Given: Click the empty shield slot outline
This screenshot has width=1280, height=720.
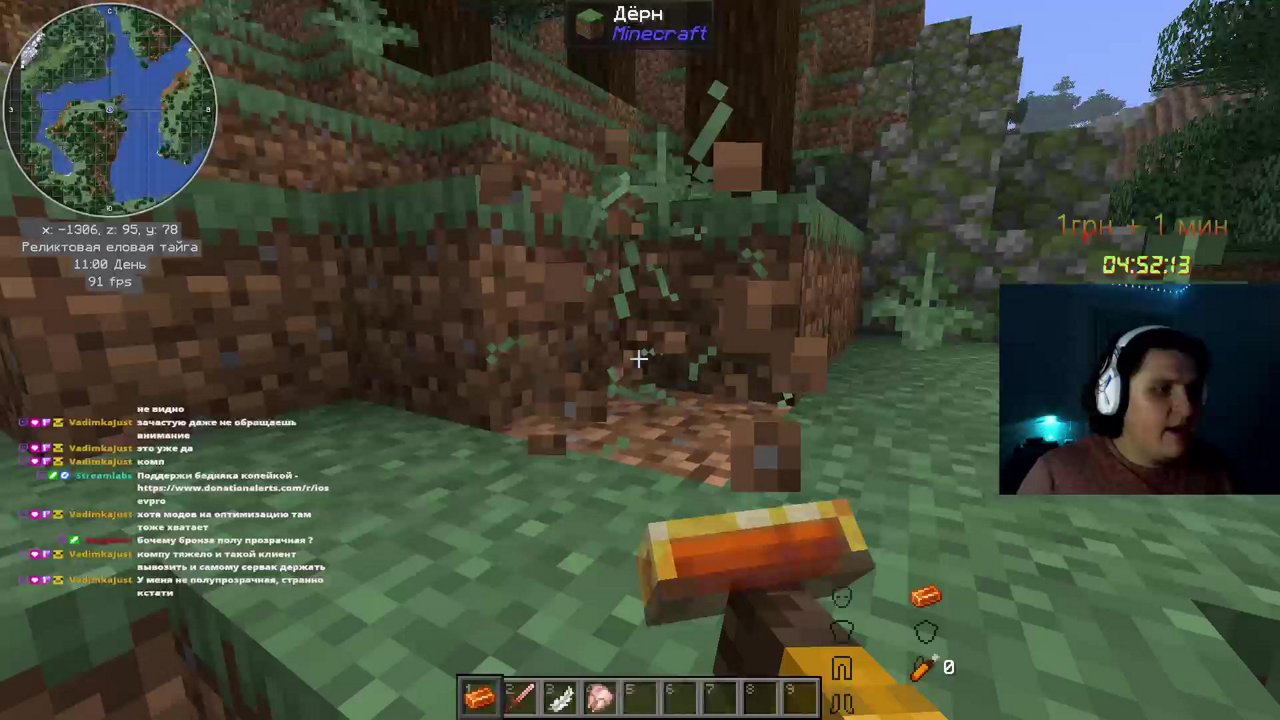Looking at the screenshot, I should (x=925, y=631).
